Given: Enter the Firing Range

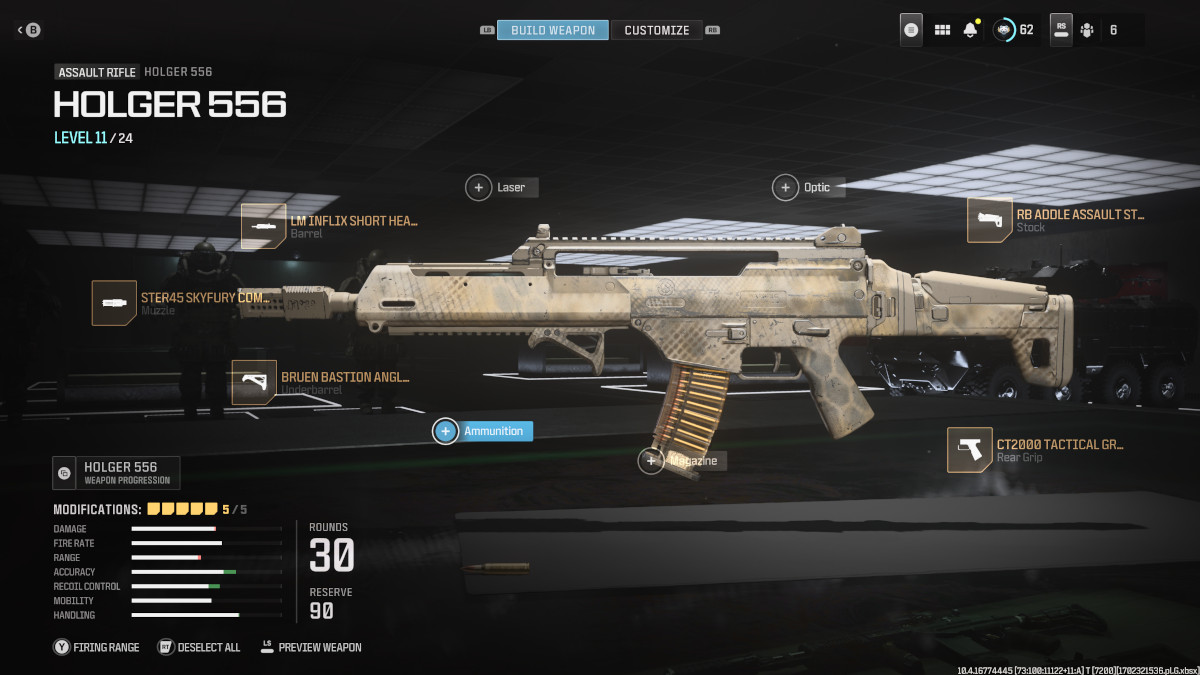Looking at the screenshot, I should coord(97,647).
